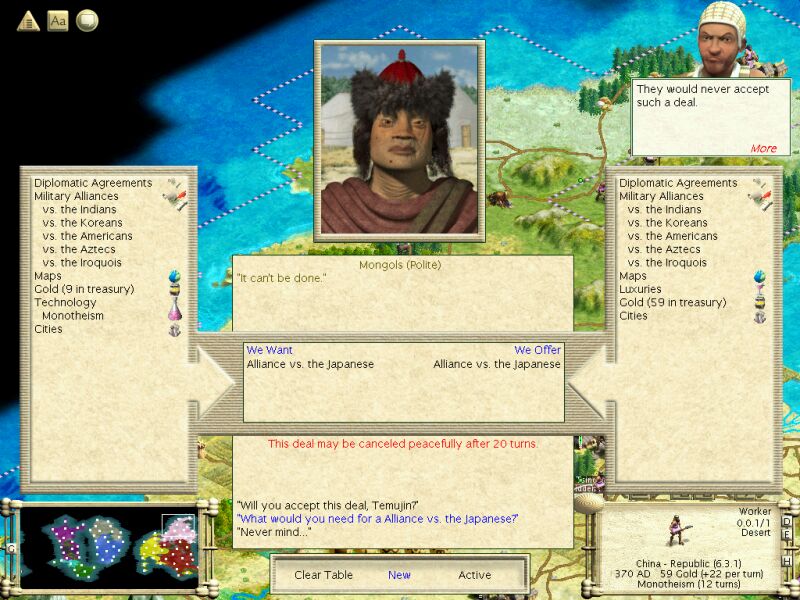Click More on the advisor's comment
800x600 pixels.
763,148
